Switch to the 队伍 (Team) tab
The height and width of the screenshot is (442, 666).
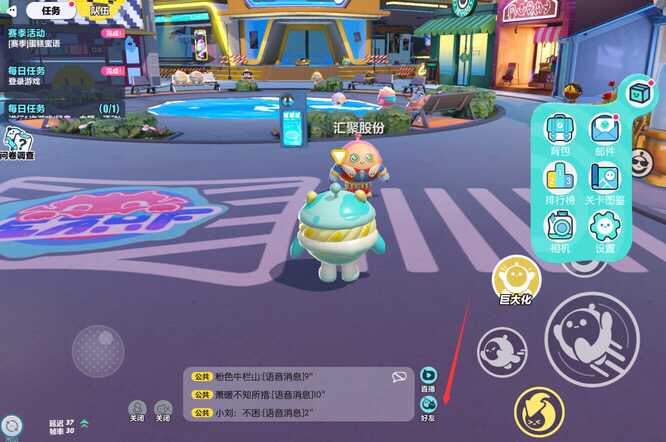click(100, 10)
